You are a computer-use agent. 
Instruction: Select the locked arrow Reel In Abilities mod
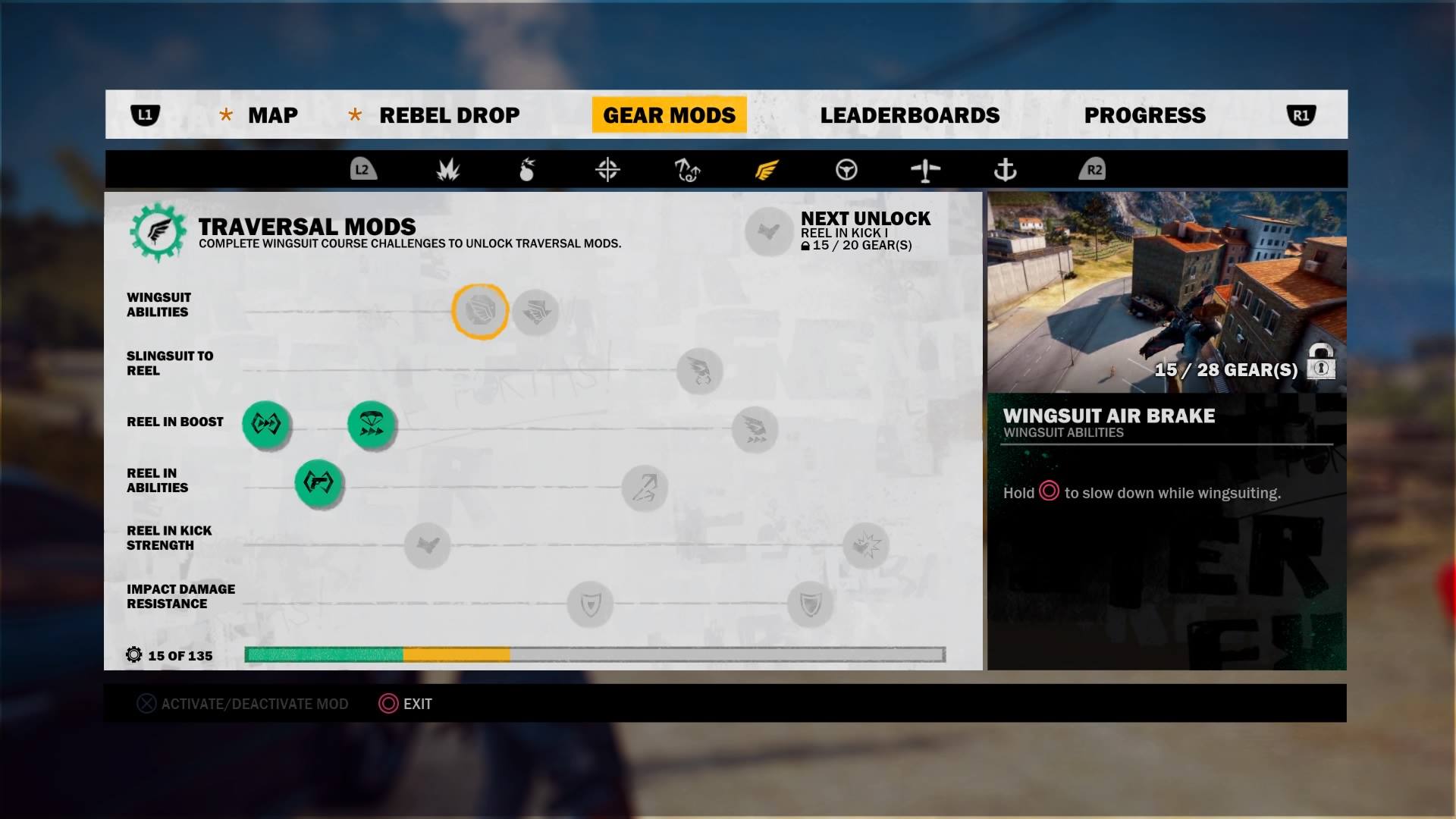point(645,488)
